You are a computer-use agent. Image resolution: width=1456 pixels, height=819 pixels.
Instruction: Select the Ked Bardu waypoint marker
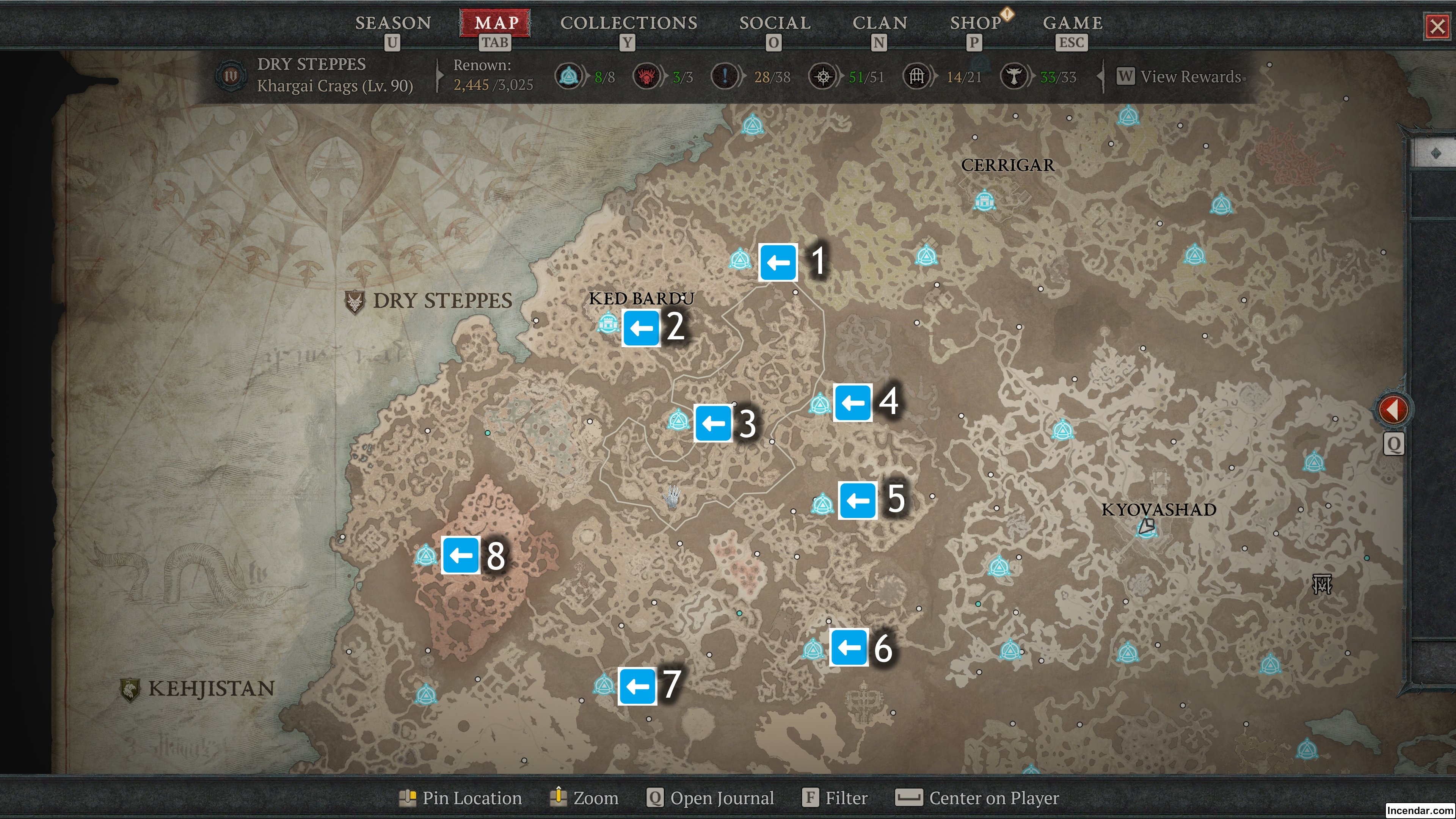click(607, 324)
